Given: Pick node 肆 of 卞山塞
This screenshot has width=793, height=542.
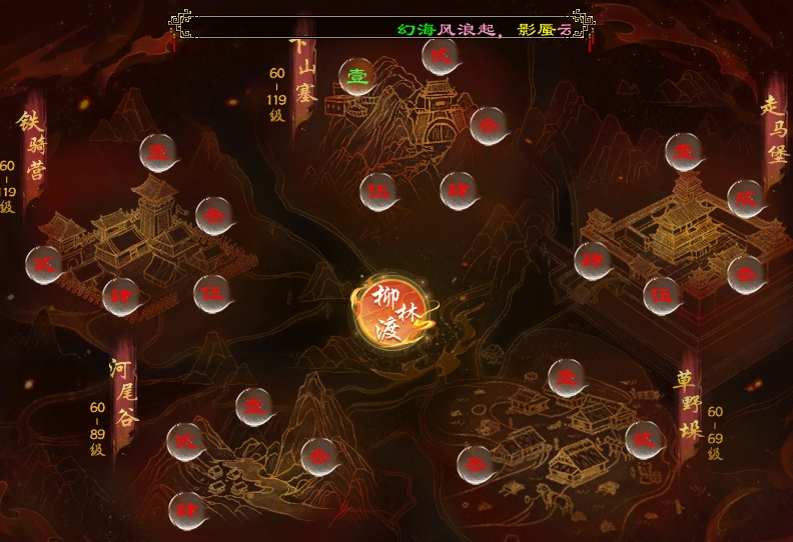Looking at the screenshot, I should (458, 190).
